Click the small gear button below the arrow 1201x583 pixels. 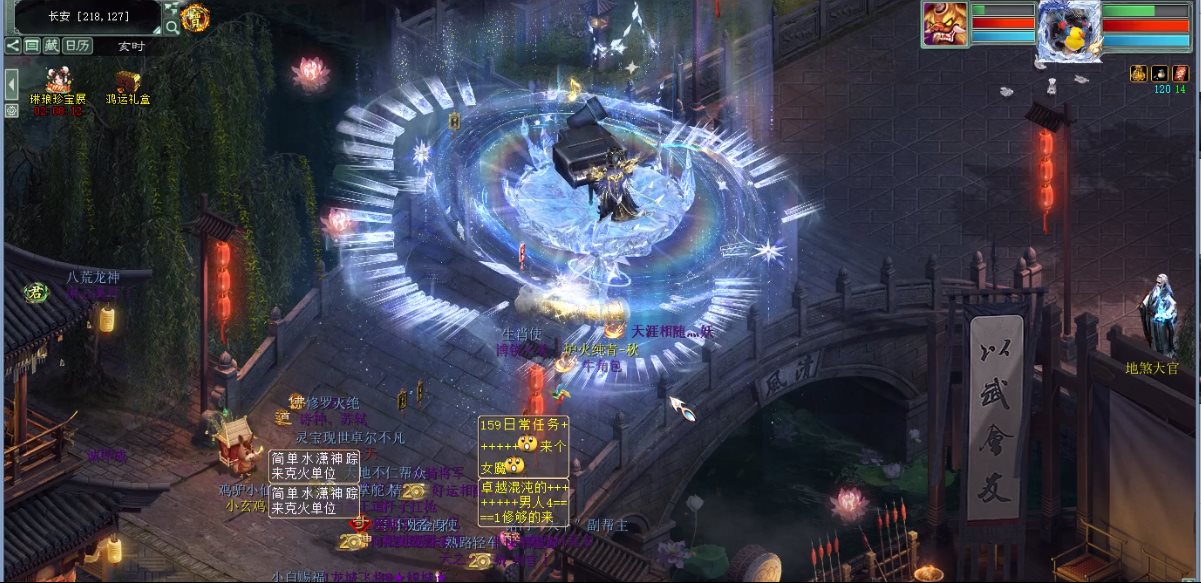click(x=11, y=110)
